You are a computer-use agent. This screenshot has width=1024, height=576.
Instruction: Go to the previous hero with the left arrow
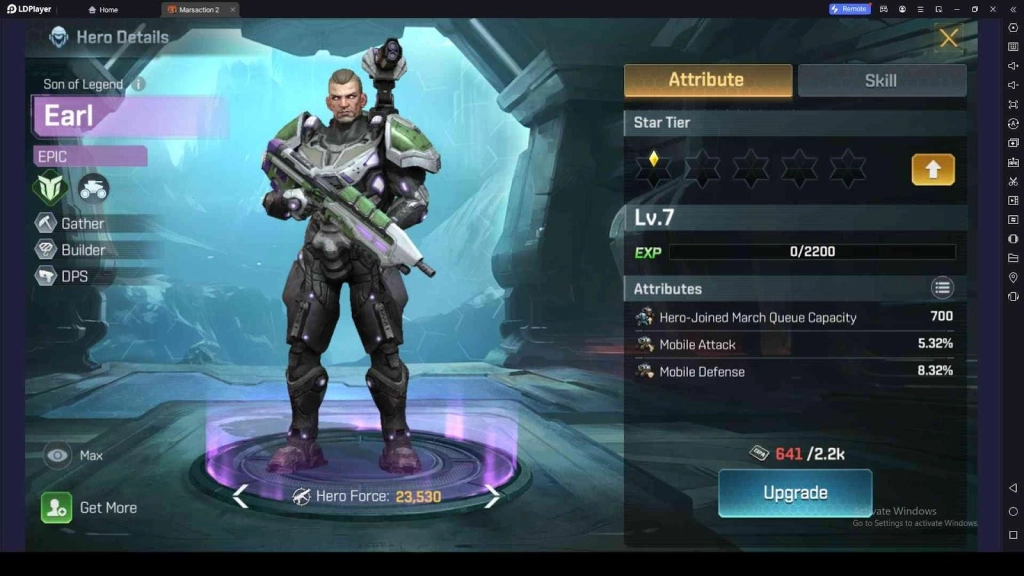point(240,496)
